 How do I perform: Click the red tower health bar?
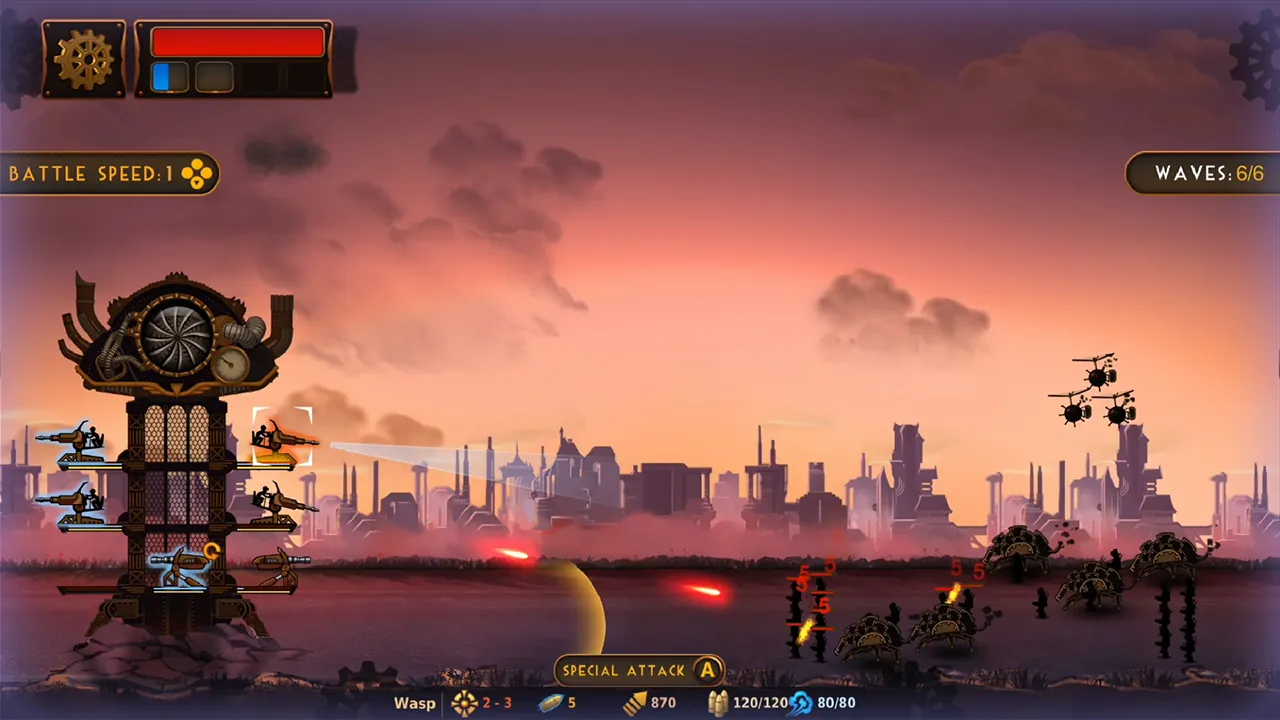pyautogui.click(x=237, y=41)
